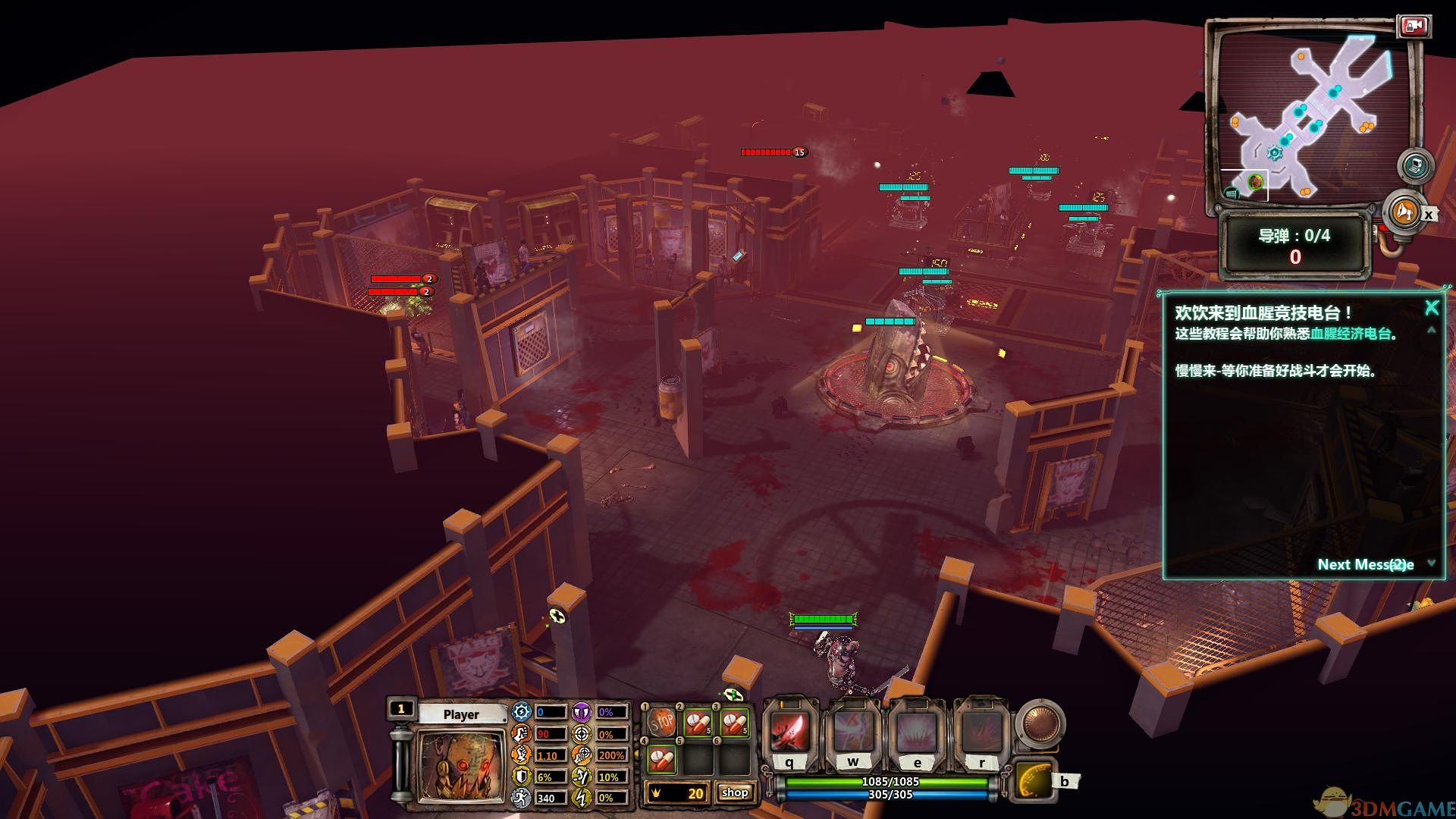Screen dimensions: 1456x819
Task: Use the pill item in slot 3
Action: tap(734, 723)
